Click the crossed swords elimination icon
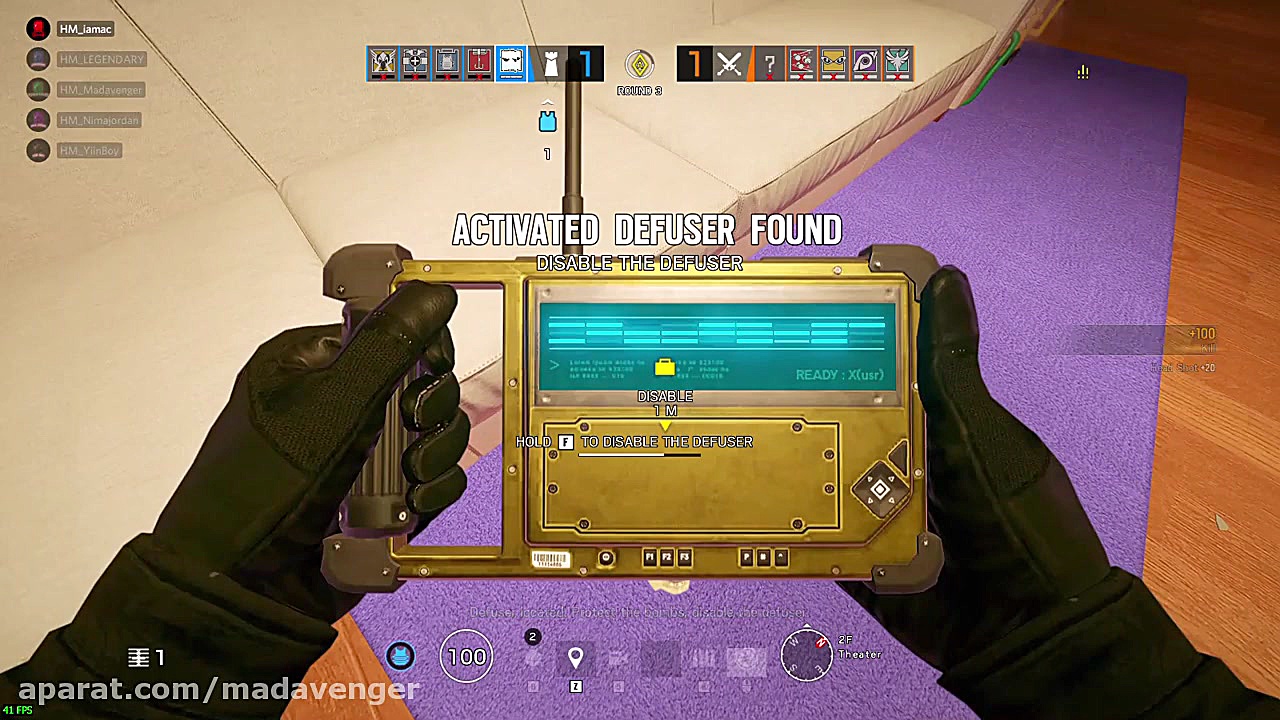 pyautogui.click(x=728, y=63)
